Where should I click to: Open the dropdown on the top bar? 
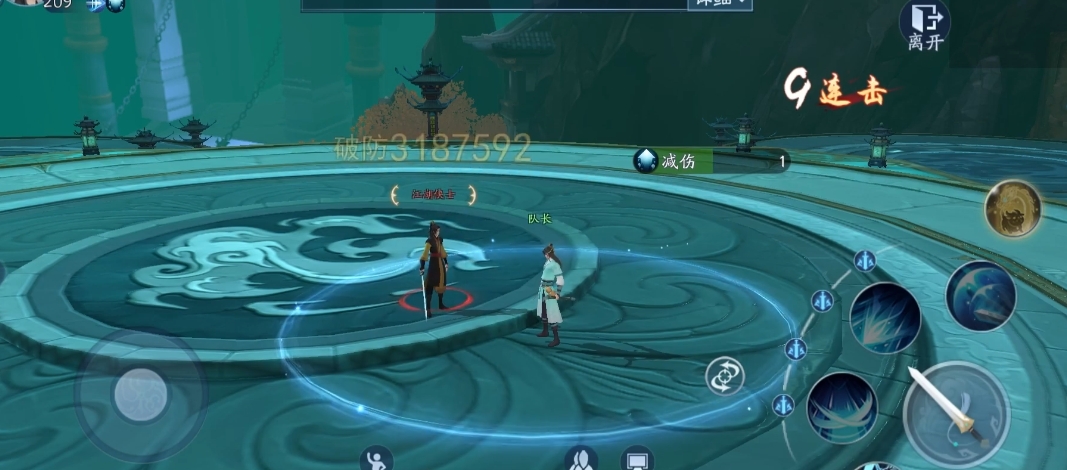coord(718,4)
